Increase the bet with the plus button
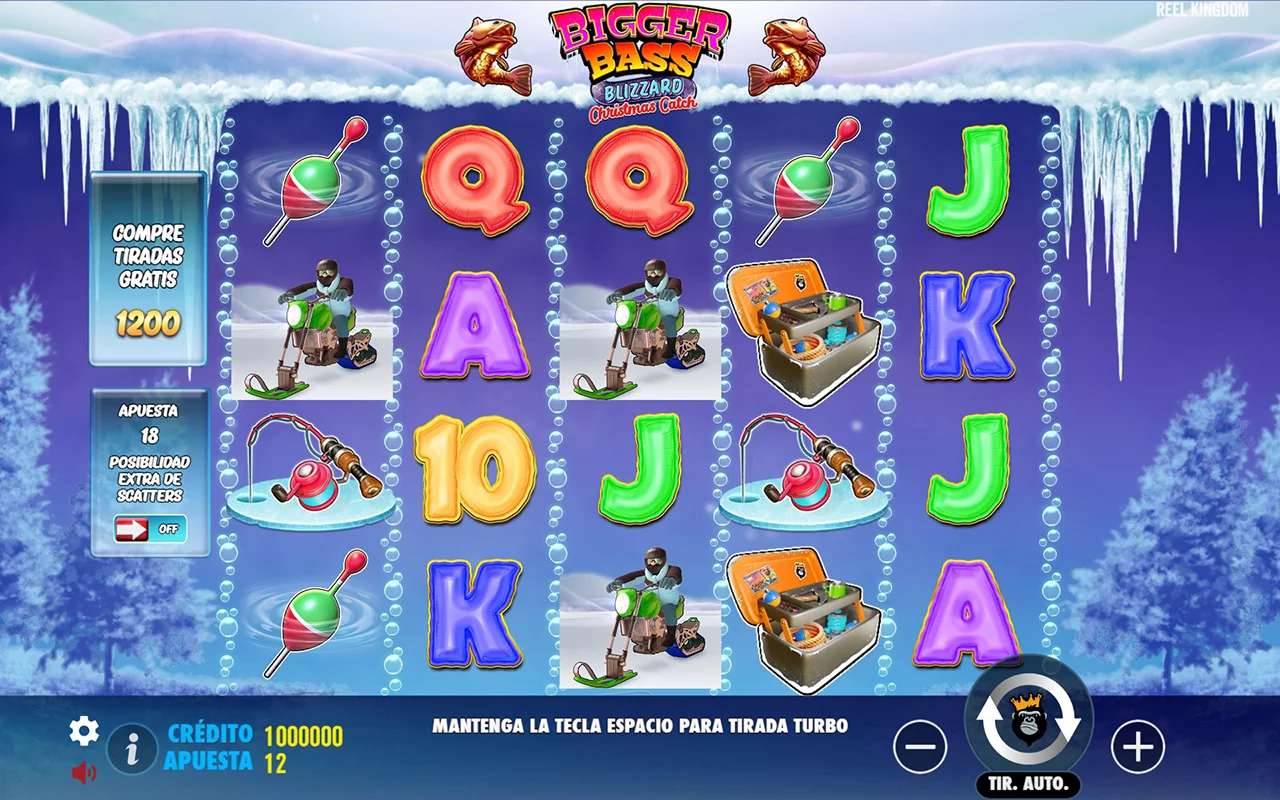This screenshot has width=1280, height=800. [1138, 747]
